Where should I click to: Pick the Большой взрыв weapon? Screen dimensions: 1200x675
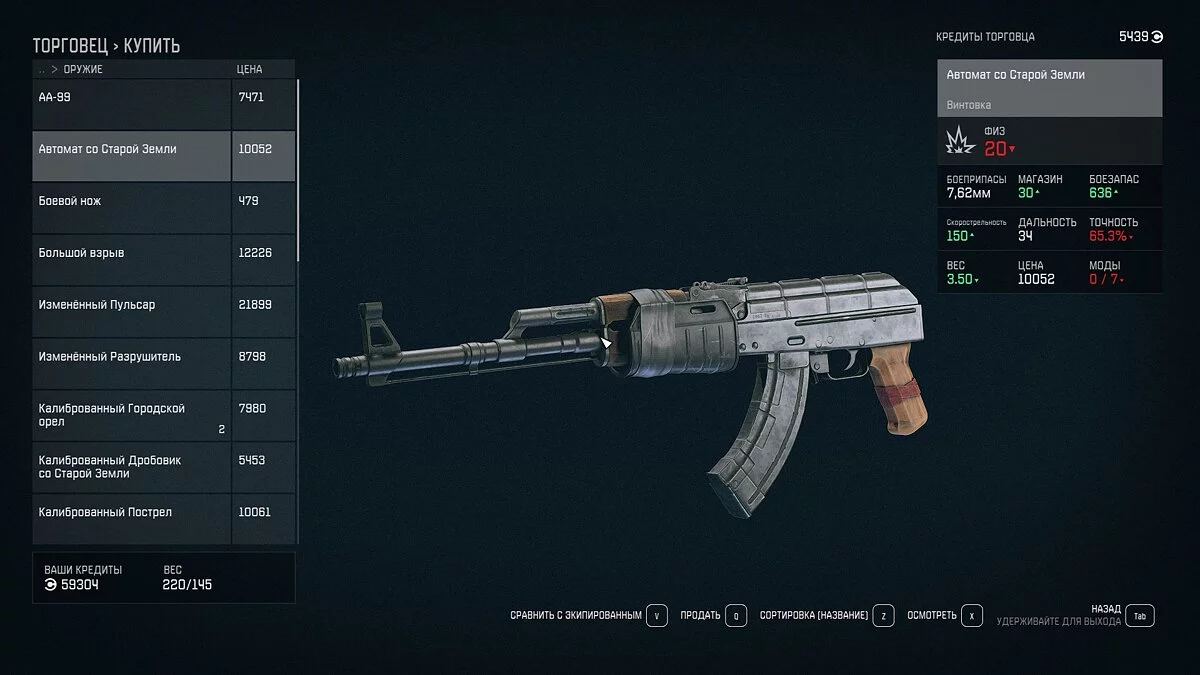[132, 253]
